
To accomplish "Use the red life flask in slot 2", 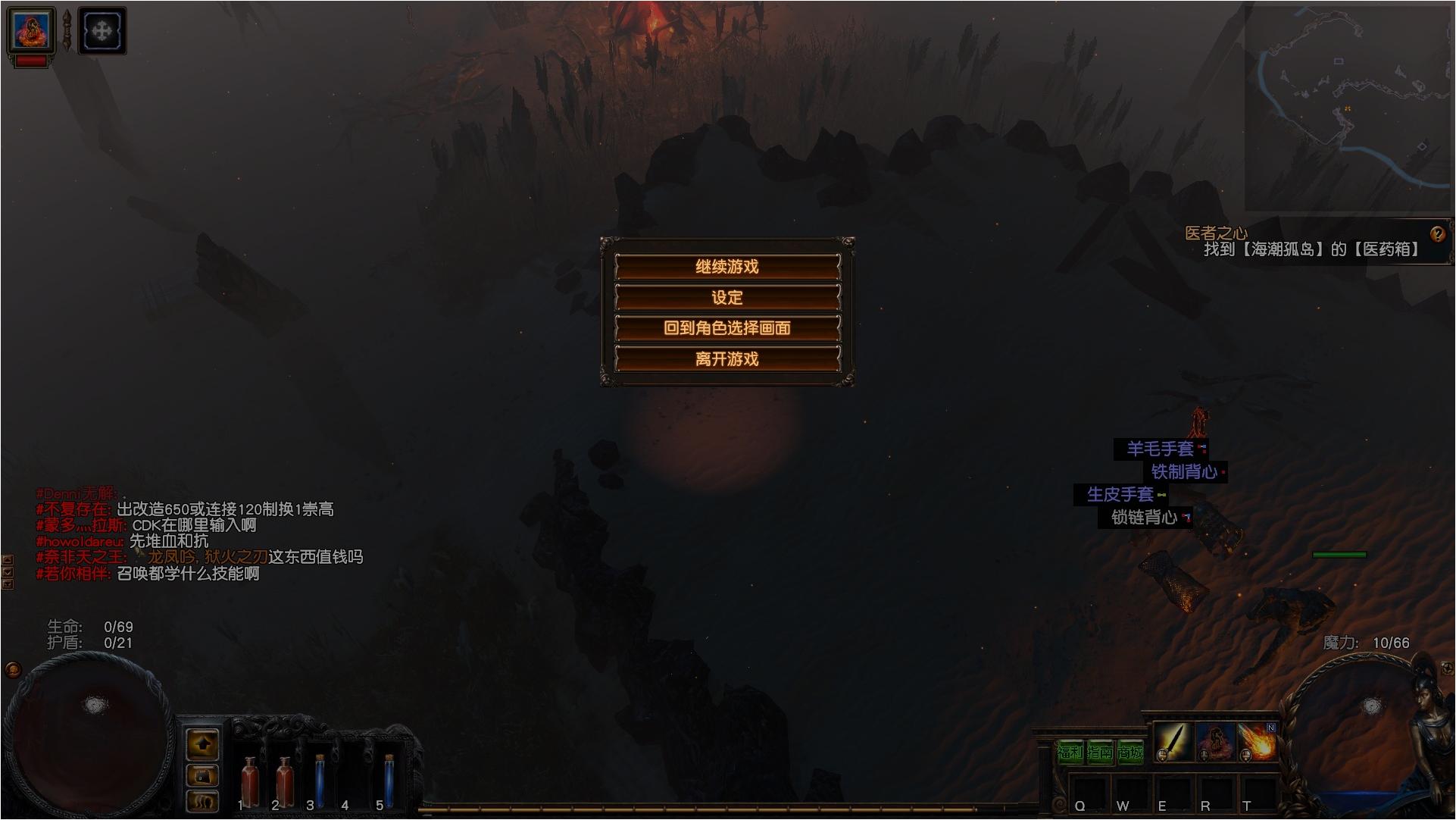I will point(285,781).
